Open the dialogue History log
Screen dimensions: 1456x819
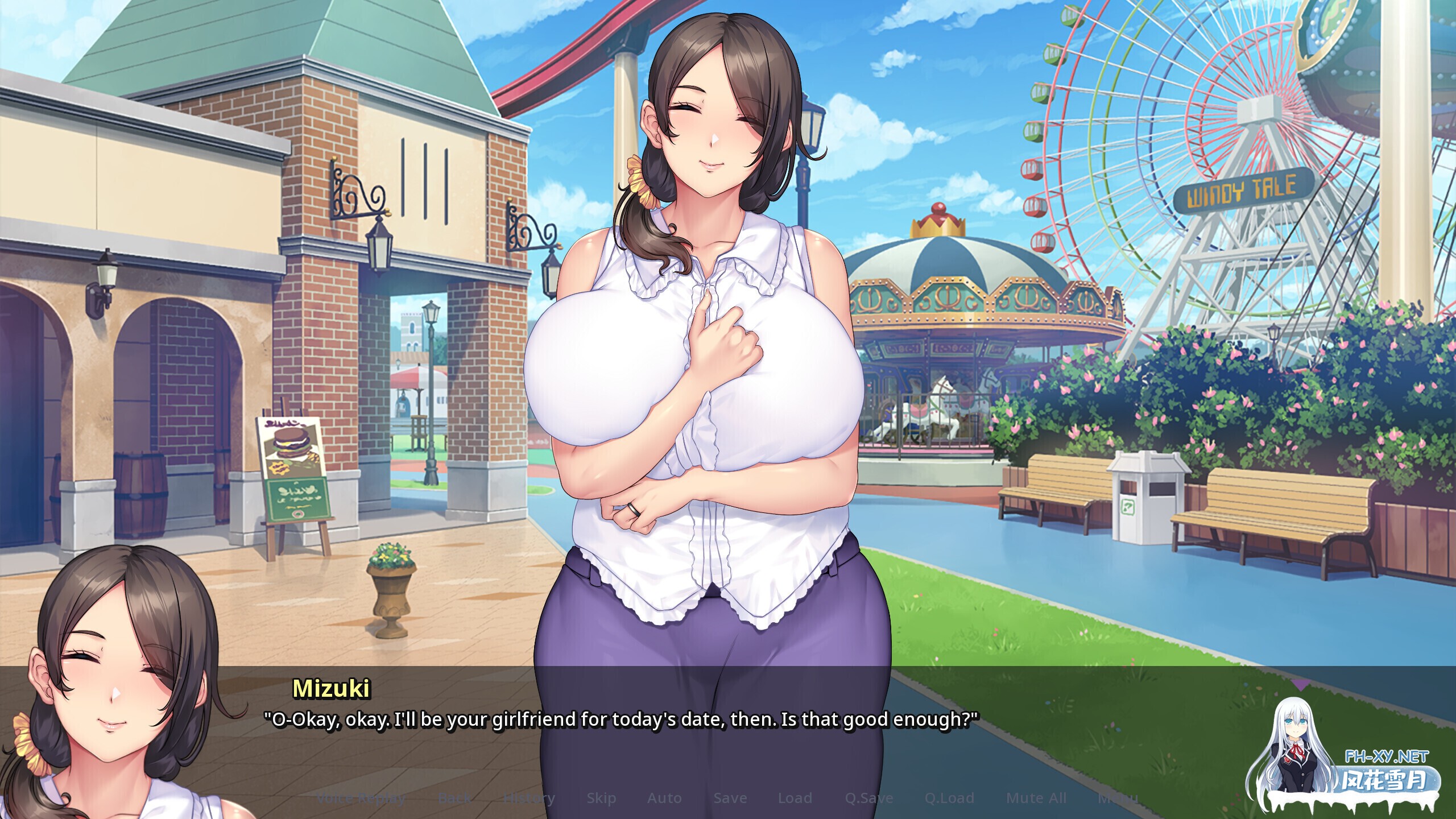[529, 798]
